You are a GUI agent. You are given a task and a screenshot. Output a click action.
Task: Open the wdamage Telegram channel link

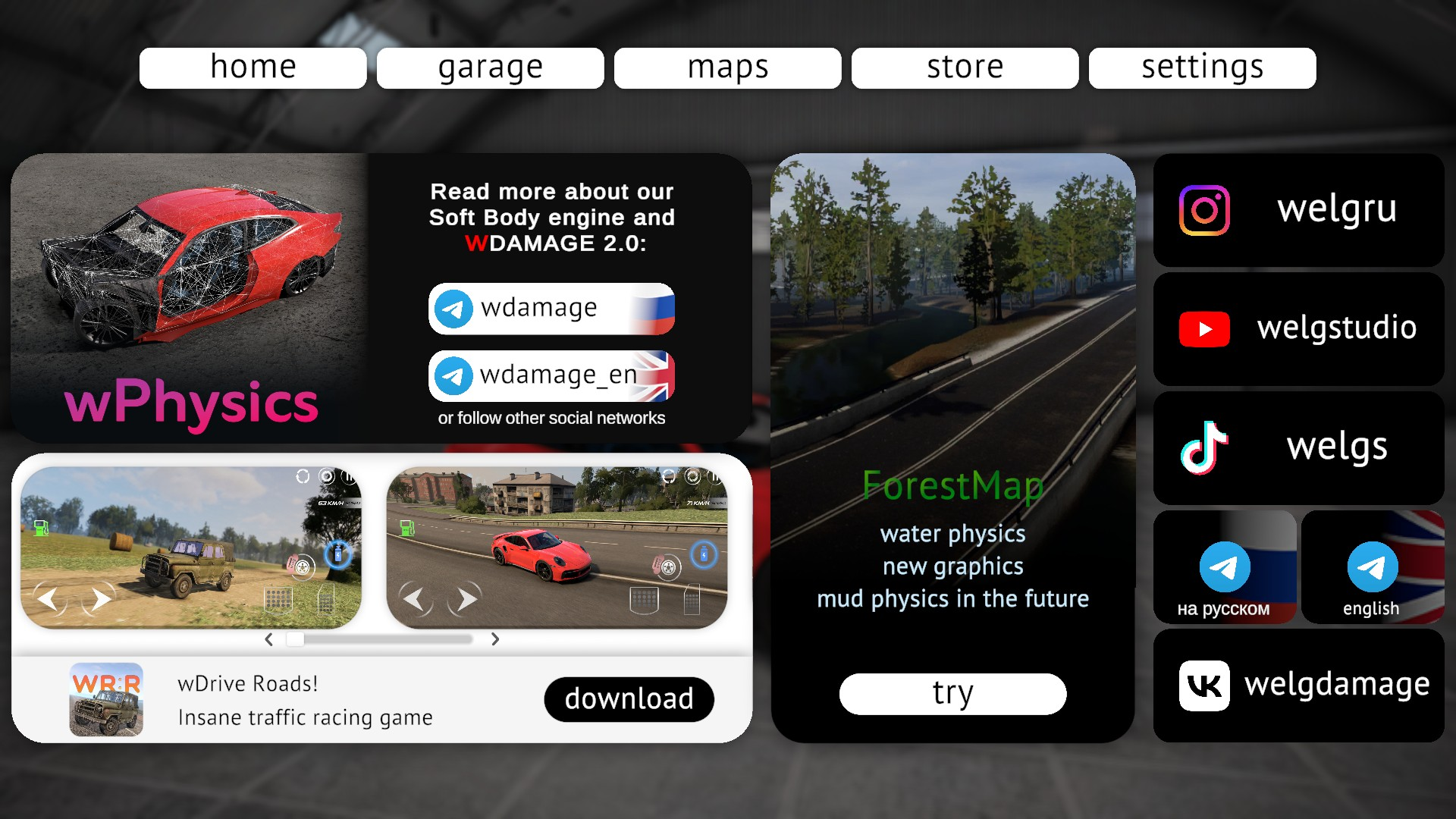coord(551,309)
